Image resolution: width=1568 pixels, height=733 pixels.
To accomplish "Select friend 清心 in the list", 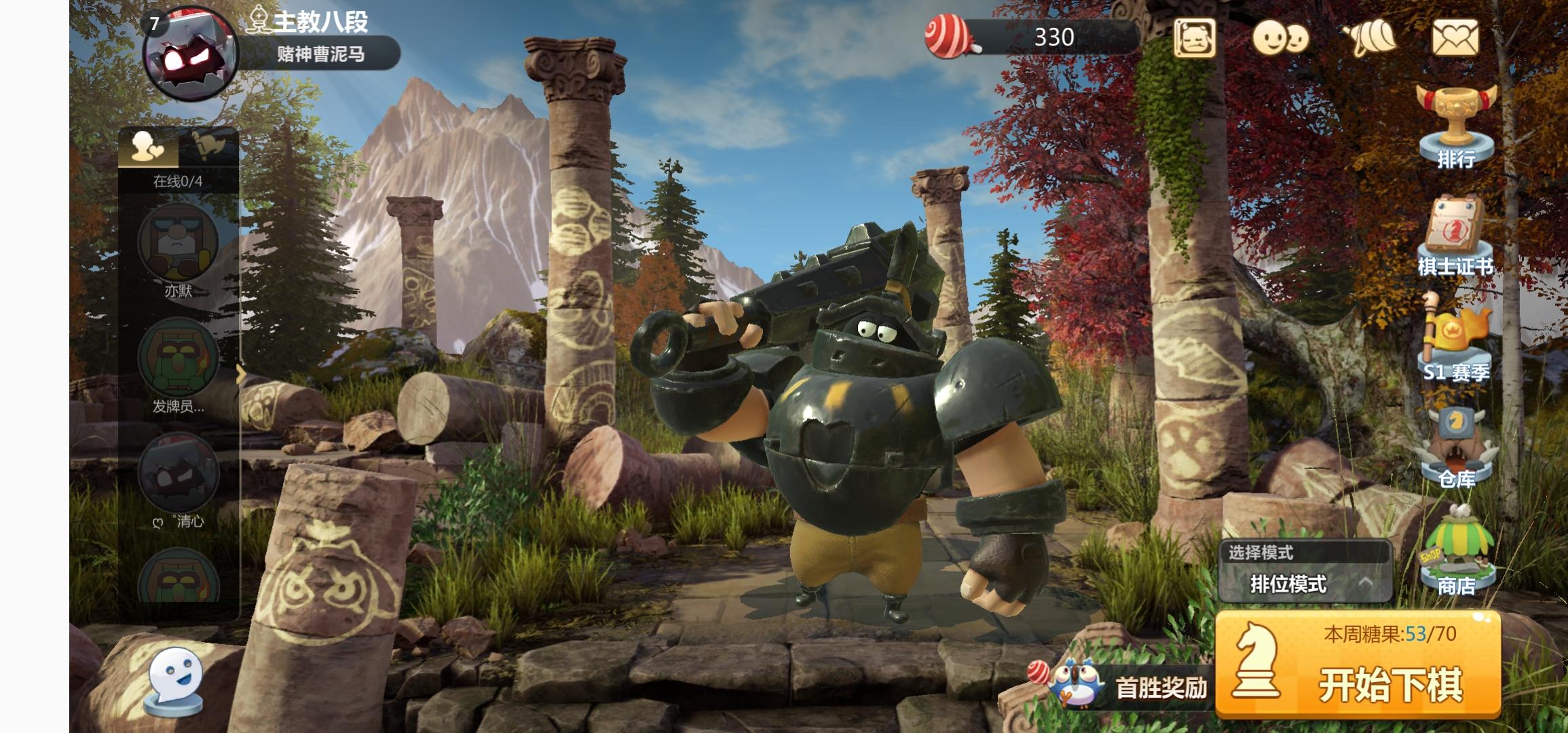I will click(x=178, y=474).
